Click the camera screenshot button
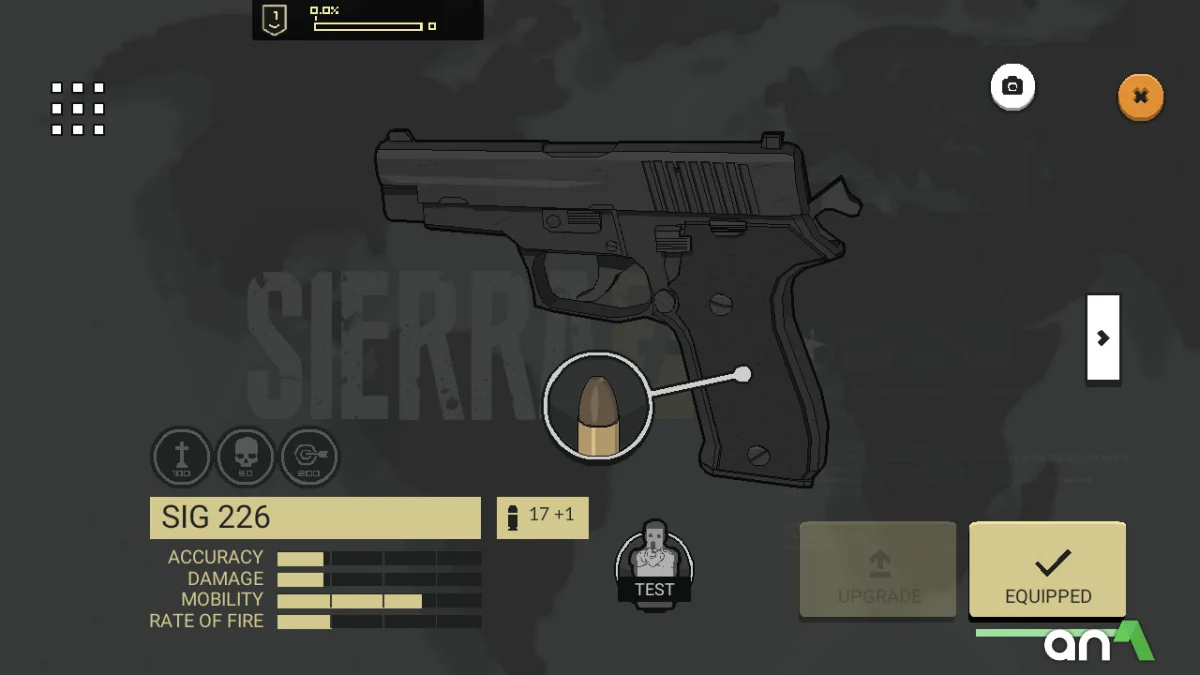 point(1012,87)
